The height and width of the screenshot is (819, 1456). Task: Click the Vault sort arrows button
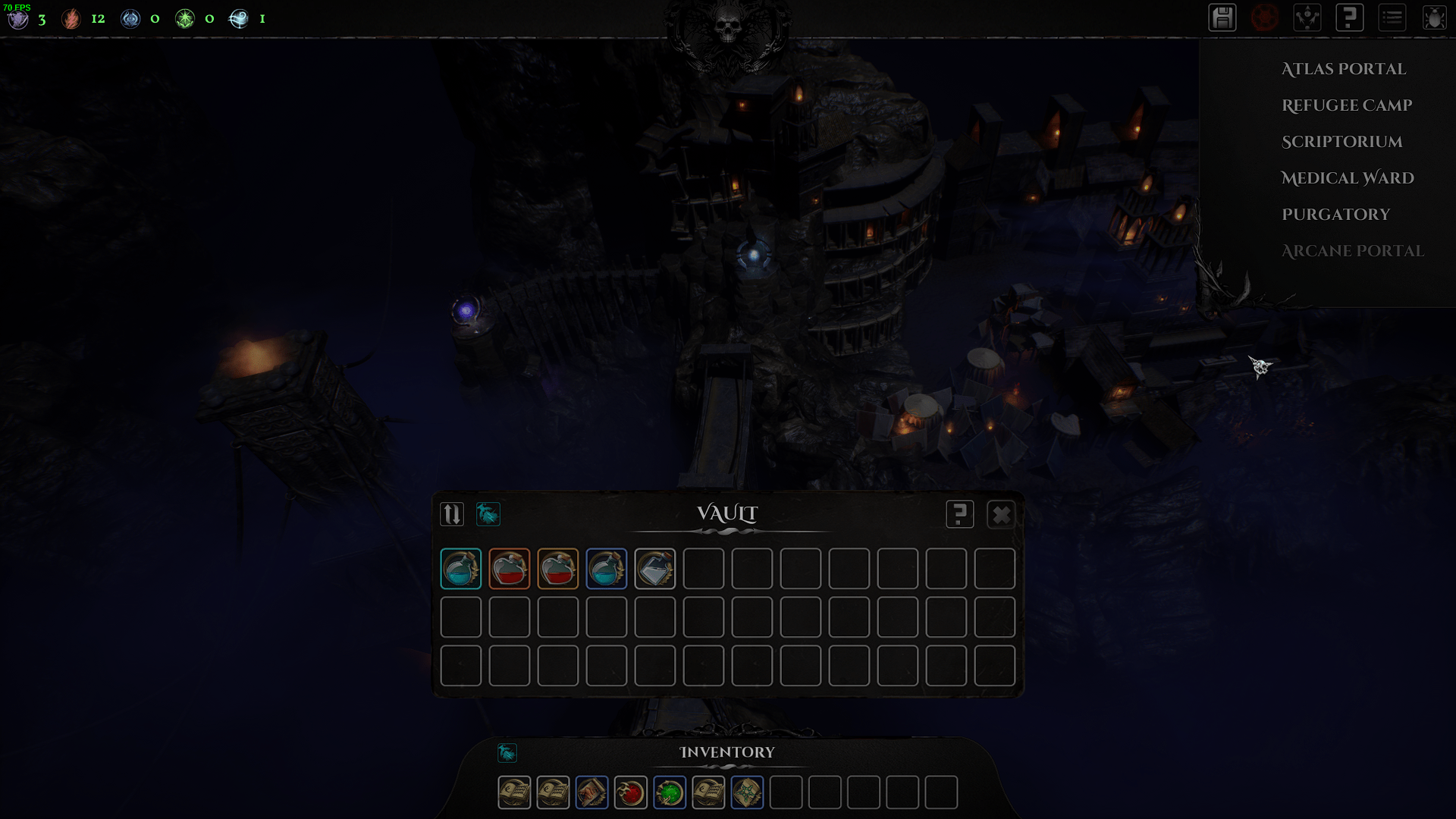(x=452, y=515)
